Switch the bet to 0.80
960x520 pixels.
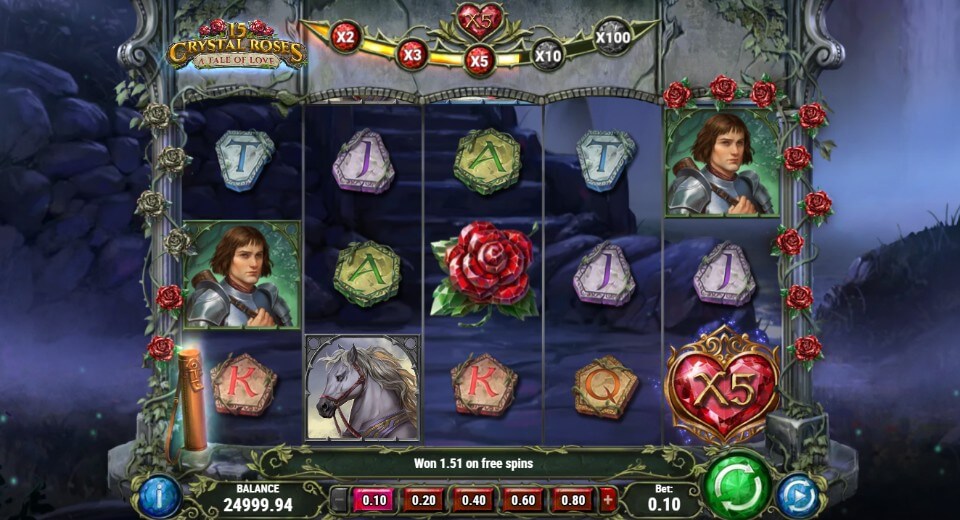coord(572,499)
